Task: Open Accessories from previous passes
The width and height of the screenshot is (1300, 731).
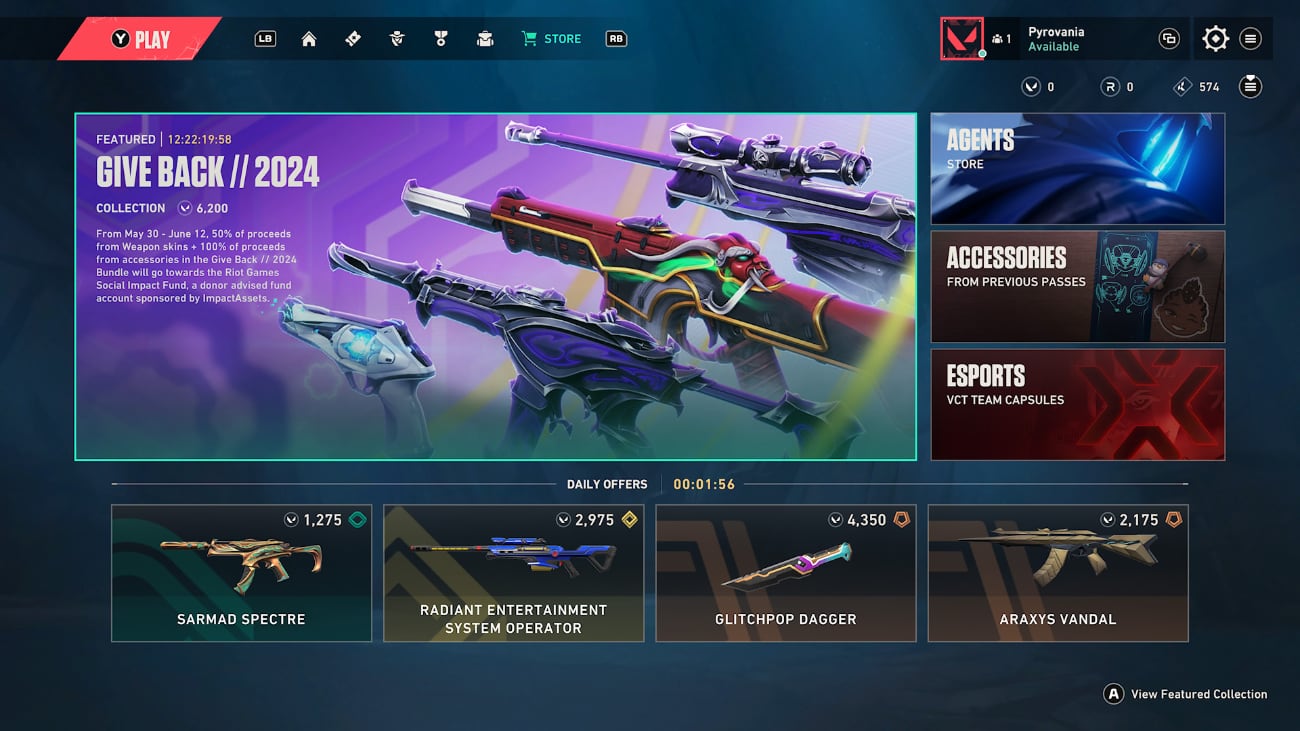Action: tap(1077, 286)
